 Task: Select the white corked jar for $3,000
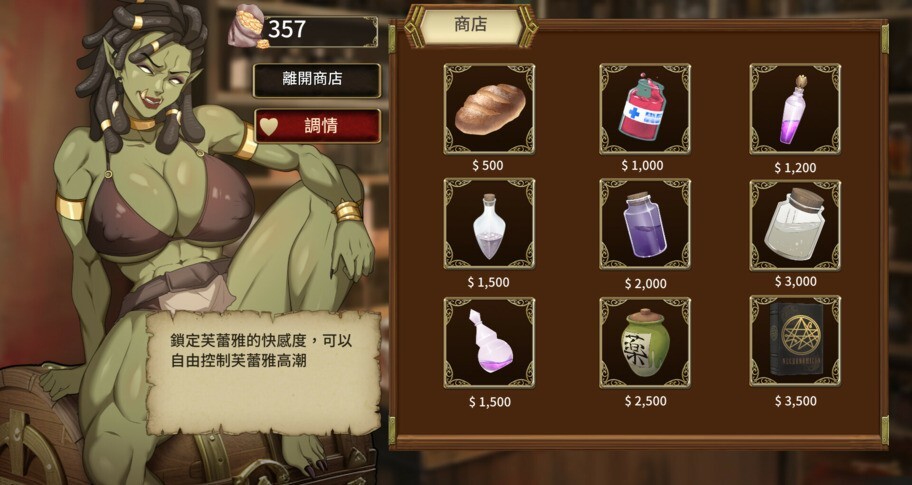click(x=795, y=225)
